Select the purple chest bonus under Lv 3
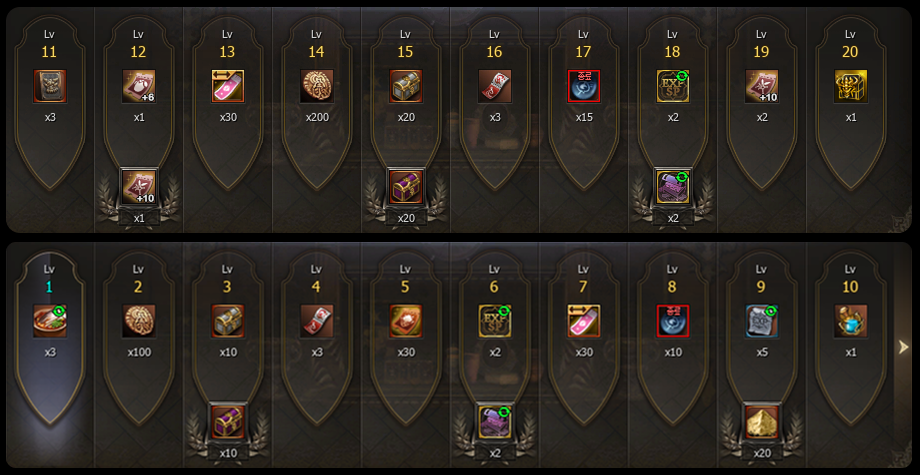This screenshot has height=475, width=920. [227, 421]
